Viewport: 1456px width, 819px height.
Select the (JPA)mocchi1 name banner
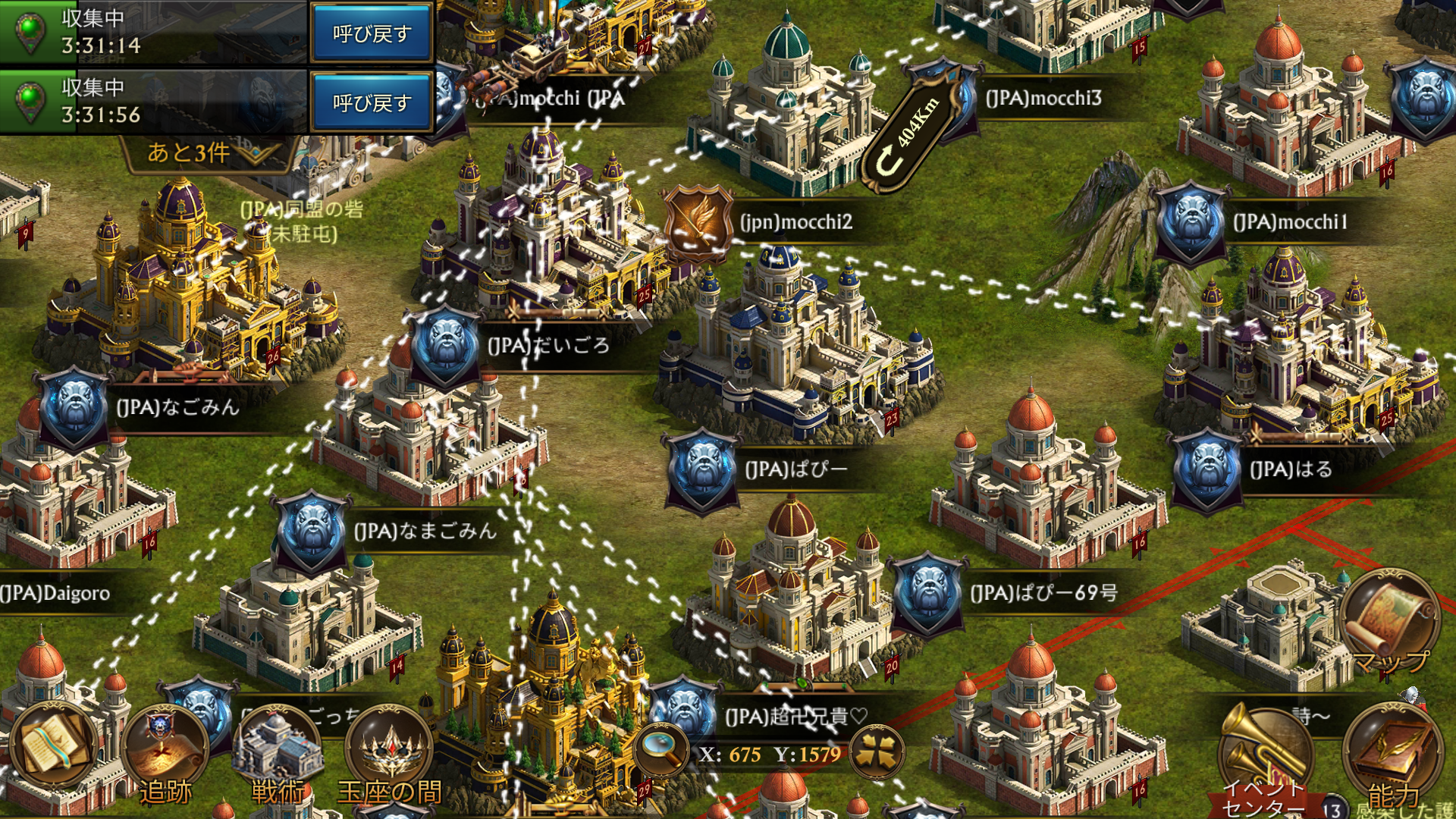[1291, 222]
